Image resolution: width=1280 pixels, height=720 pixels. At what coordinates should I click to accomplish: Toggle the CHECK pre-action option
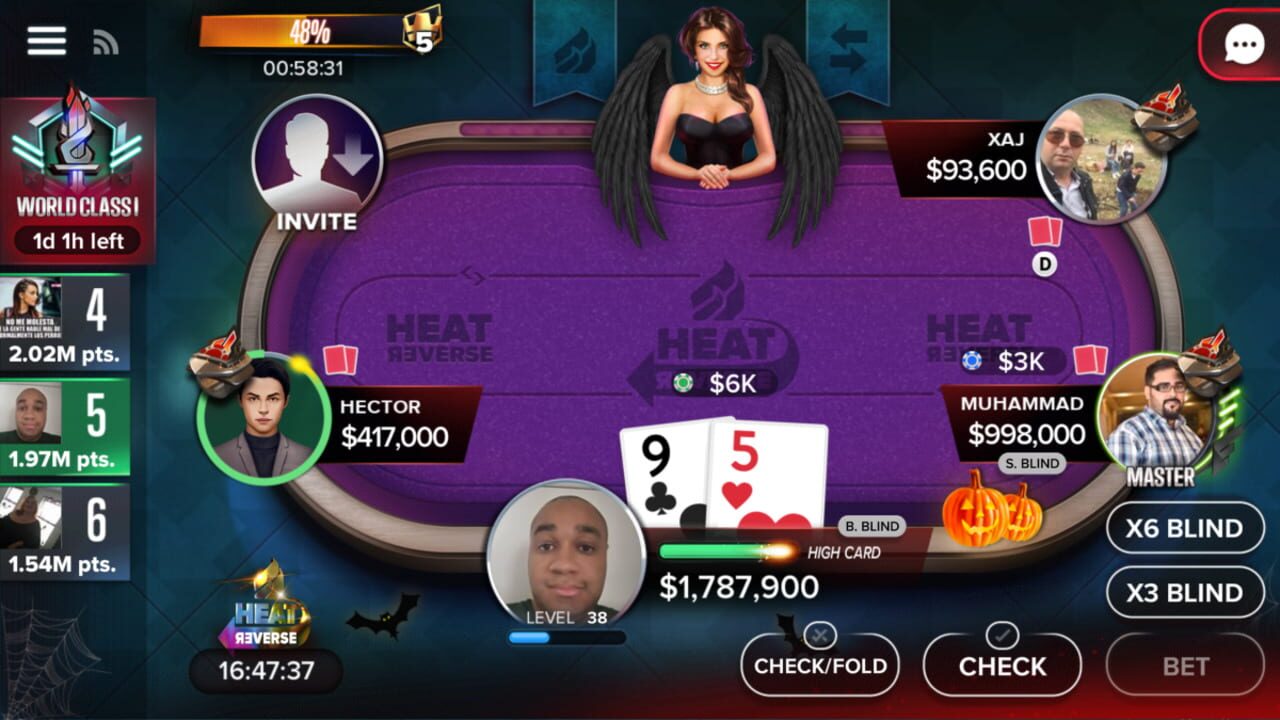click(1003, 663)
